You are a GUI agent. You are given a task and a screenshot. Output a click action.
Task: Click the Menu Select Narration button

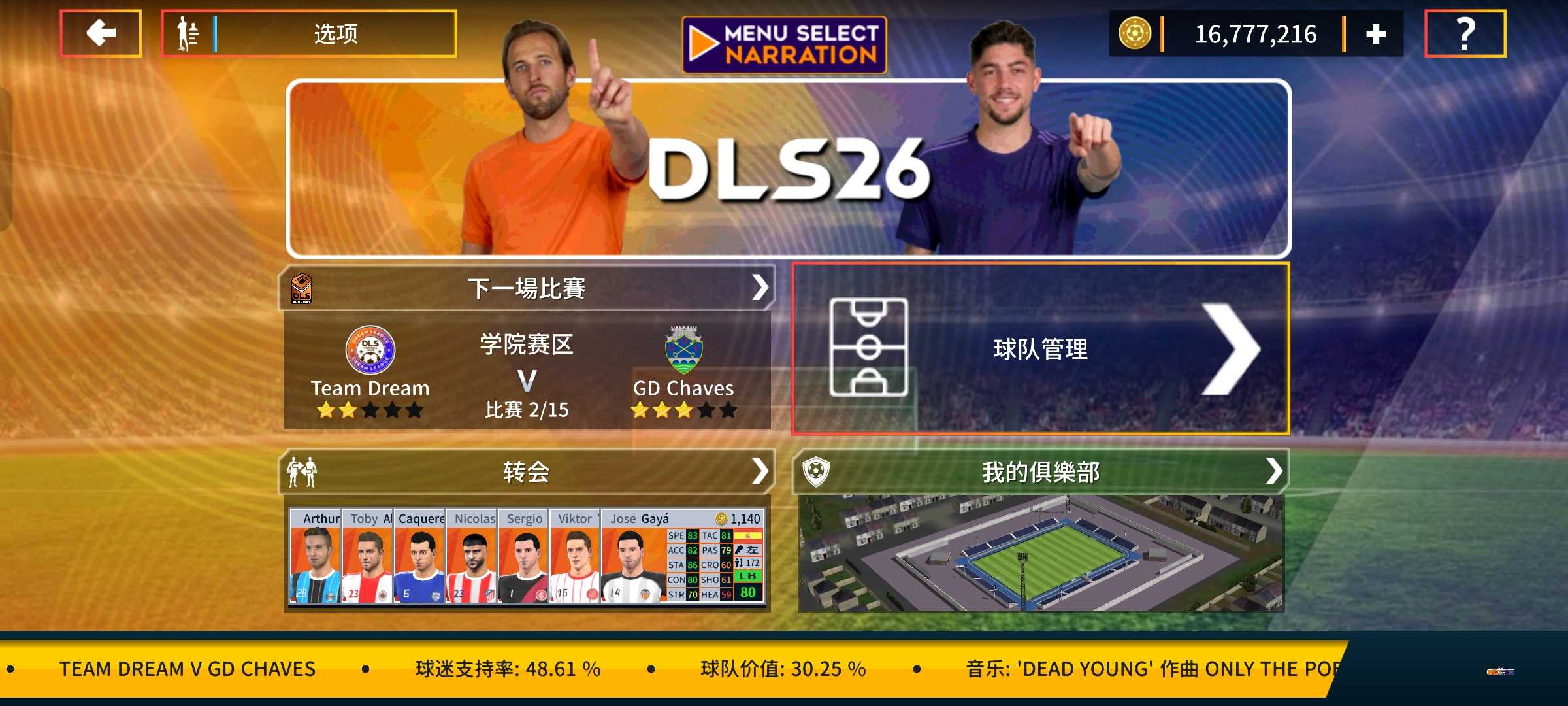pos(784,44)
